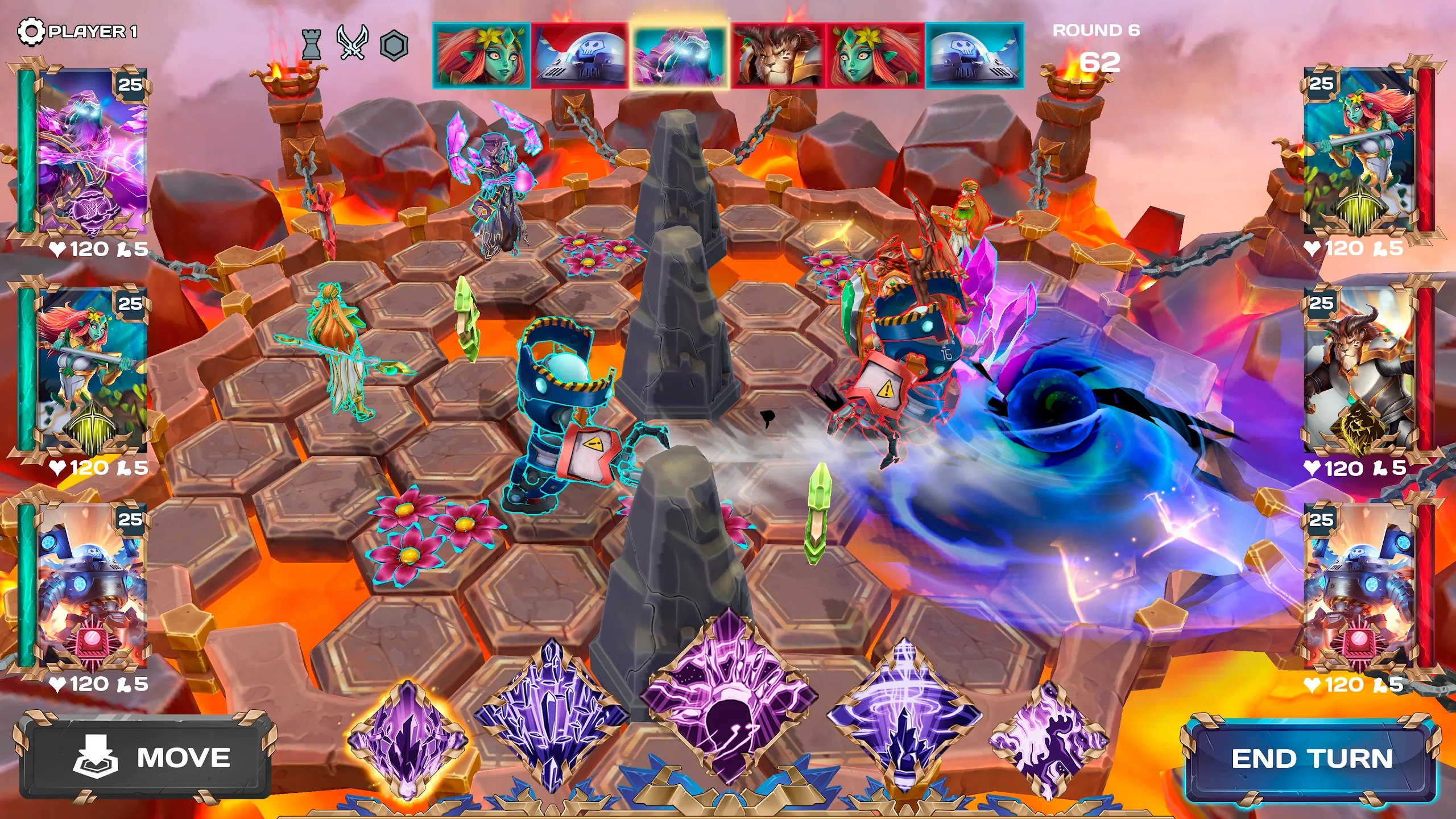Screen dimensions: 1456x819
Task: Select the crossed swords icon
Action: tap(352, 43)
